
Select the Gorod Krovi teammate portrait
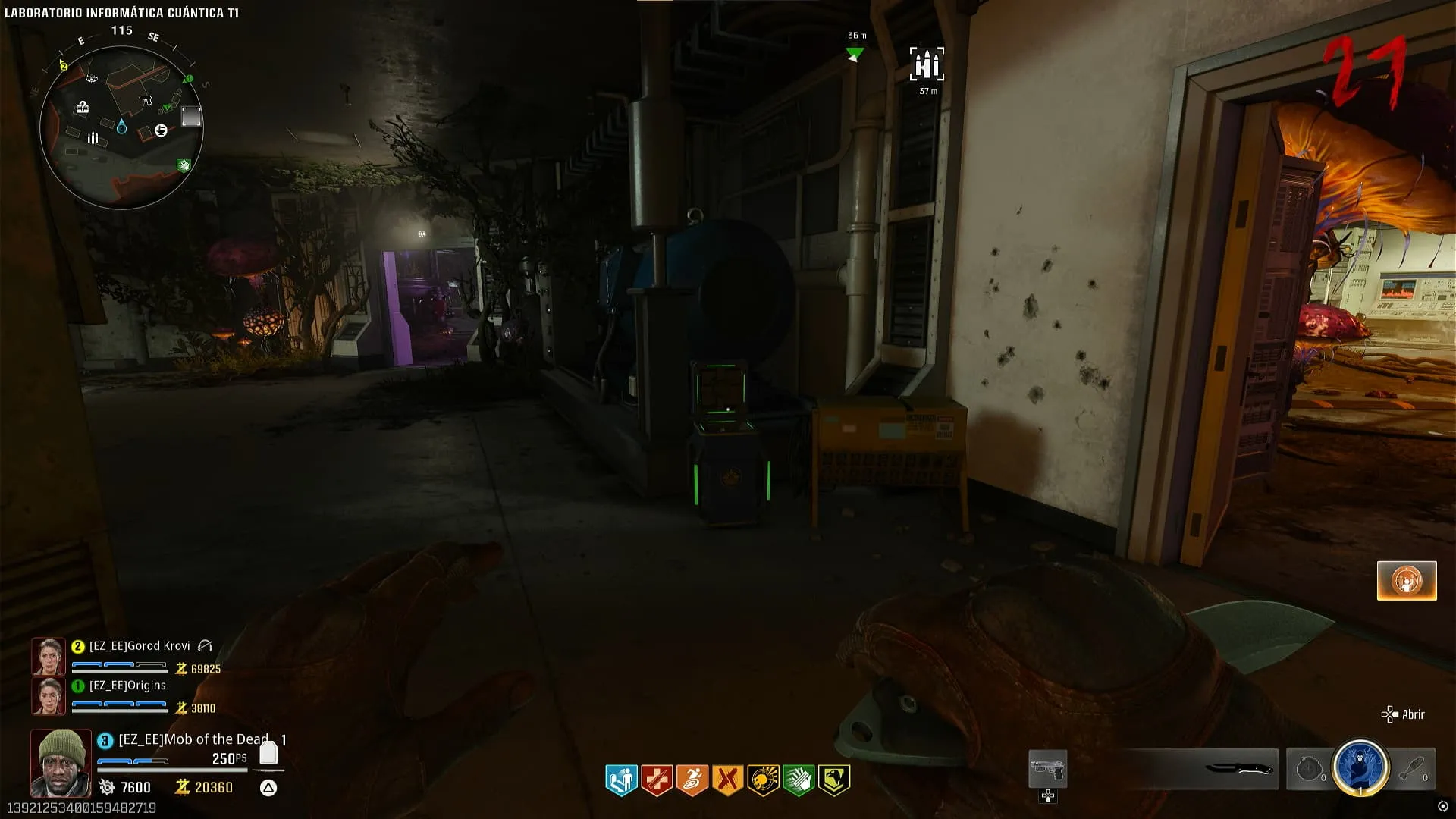point(49,656)
